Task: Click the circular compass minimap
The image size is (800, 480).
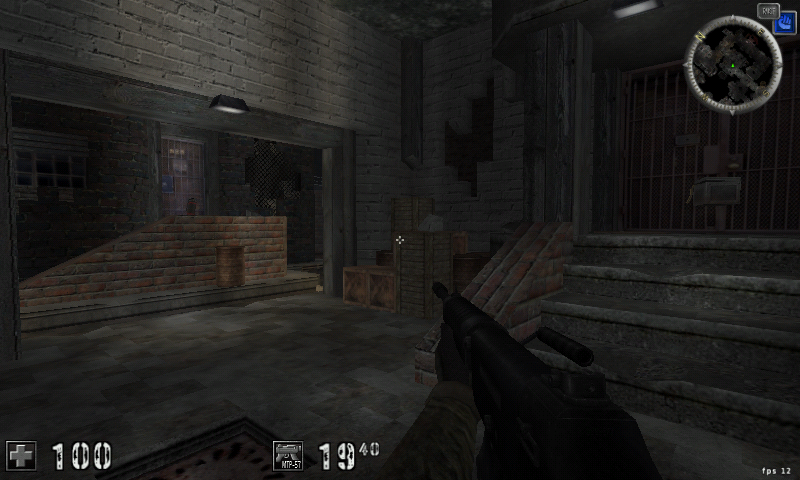Action: click(x=734, y=62)
